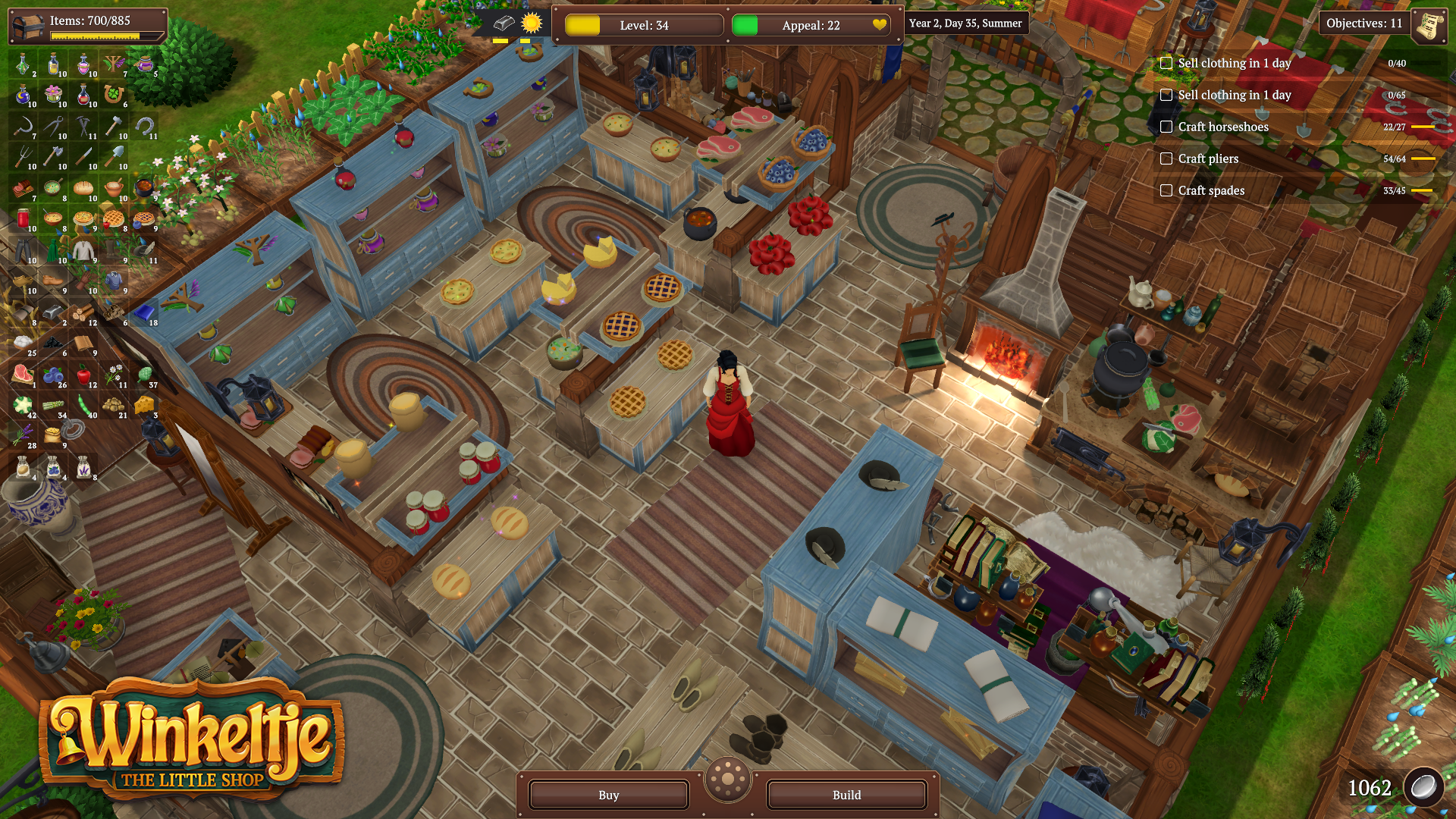Click the Level 34 progress bar

(643, 24)
